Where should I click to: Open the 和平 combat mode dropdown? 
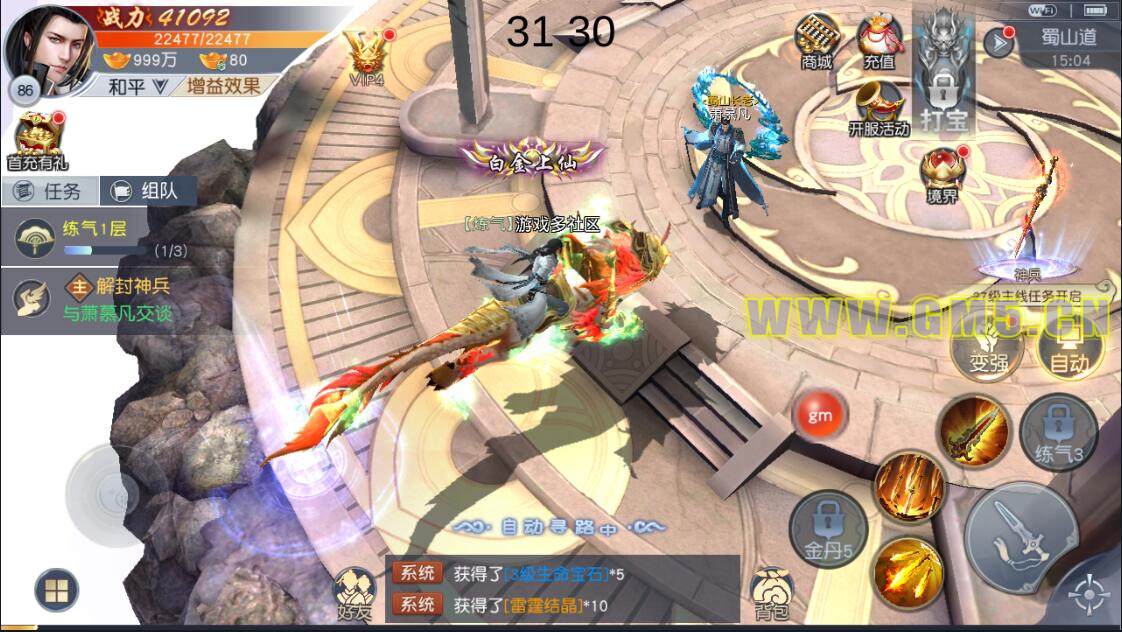pos(137,86)
